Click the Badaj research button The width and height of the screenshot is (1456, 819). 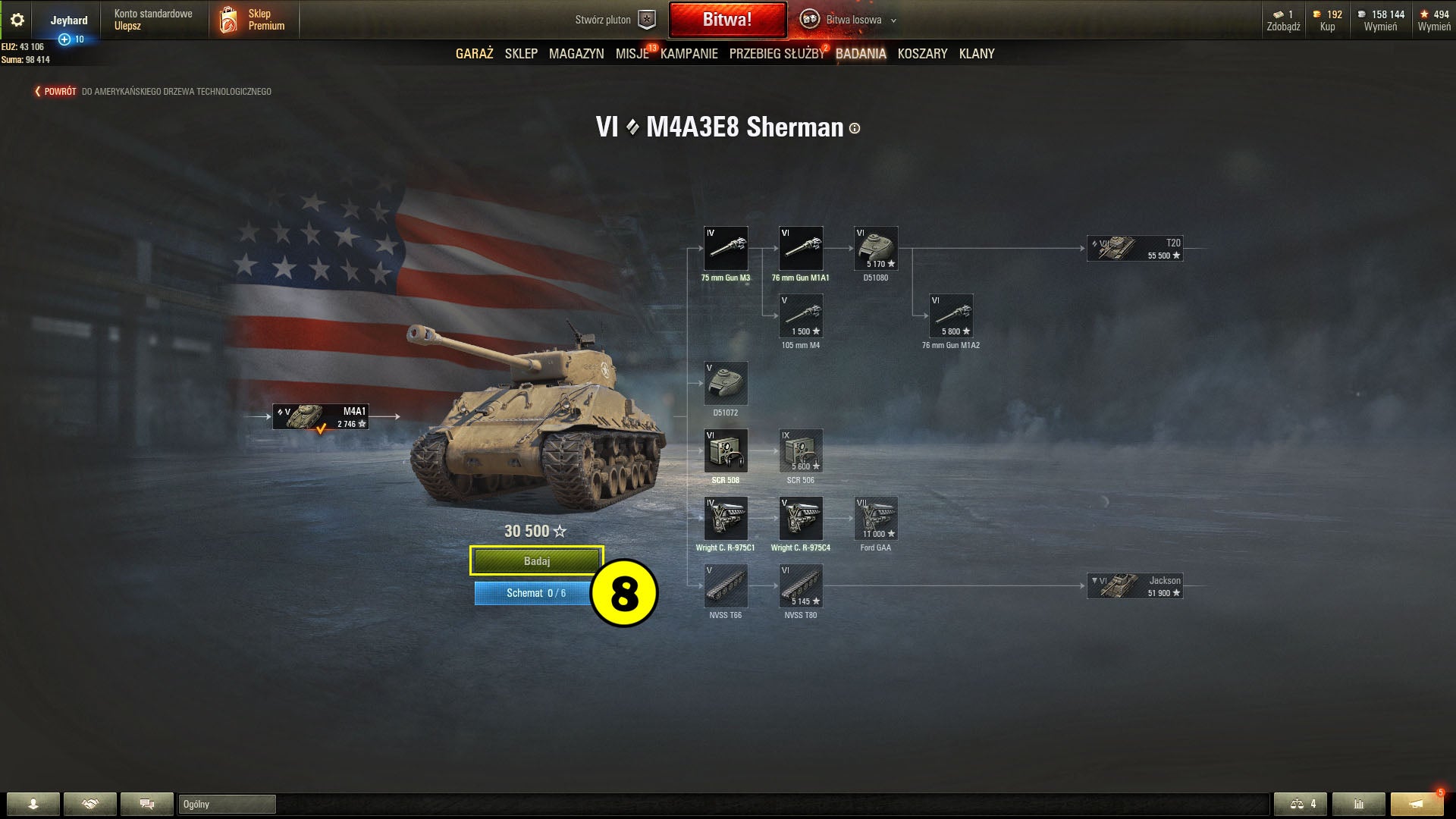click(x=535, y=560)
